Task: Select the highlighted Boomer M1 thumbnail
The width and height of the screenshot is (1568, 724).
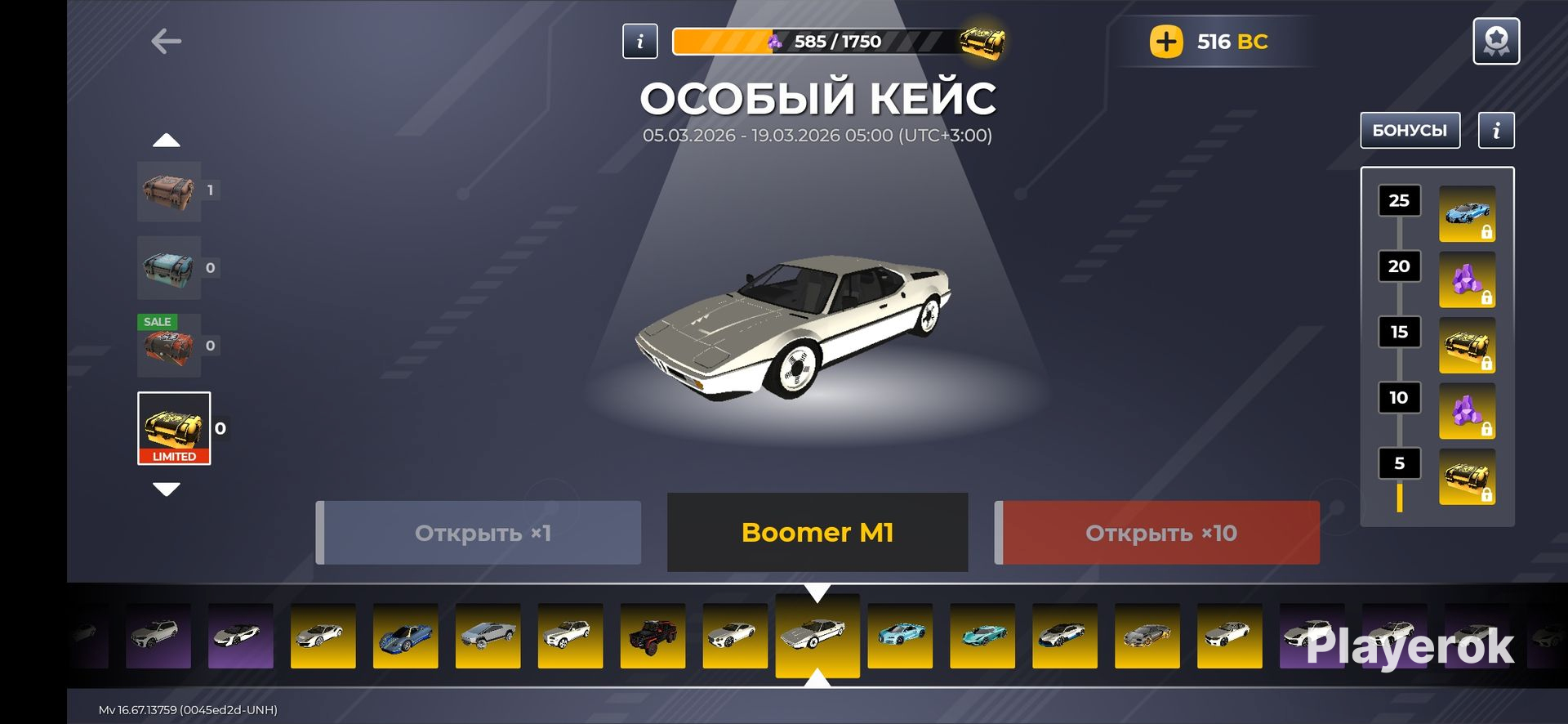Action: pos(817,635)
